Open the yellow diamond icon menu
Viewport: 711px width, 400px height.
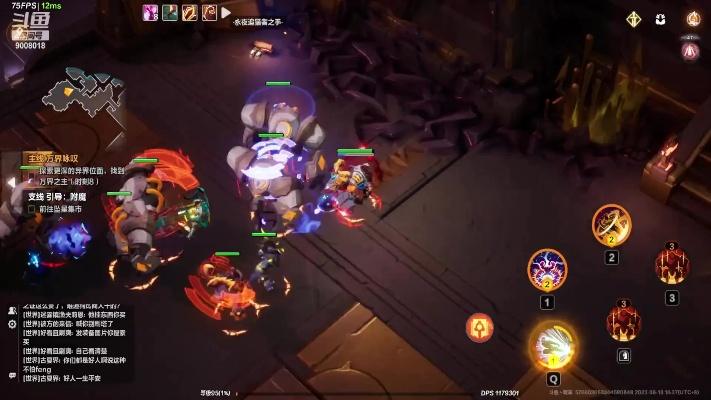pos(633,19)
